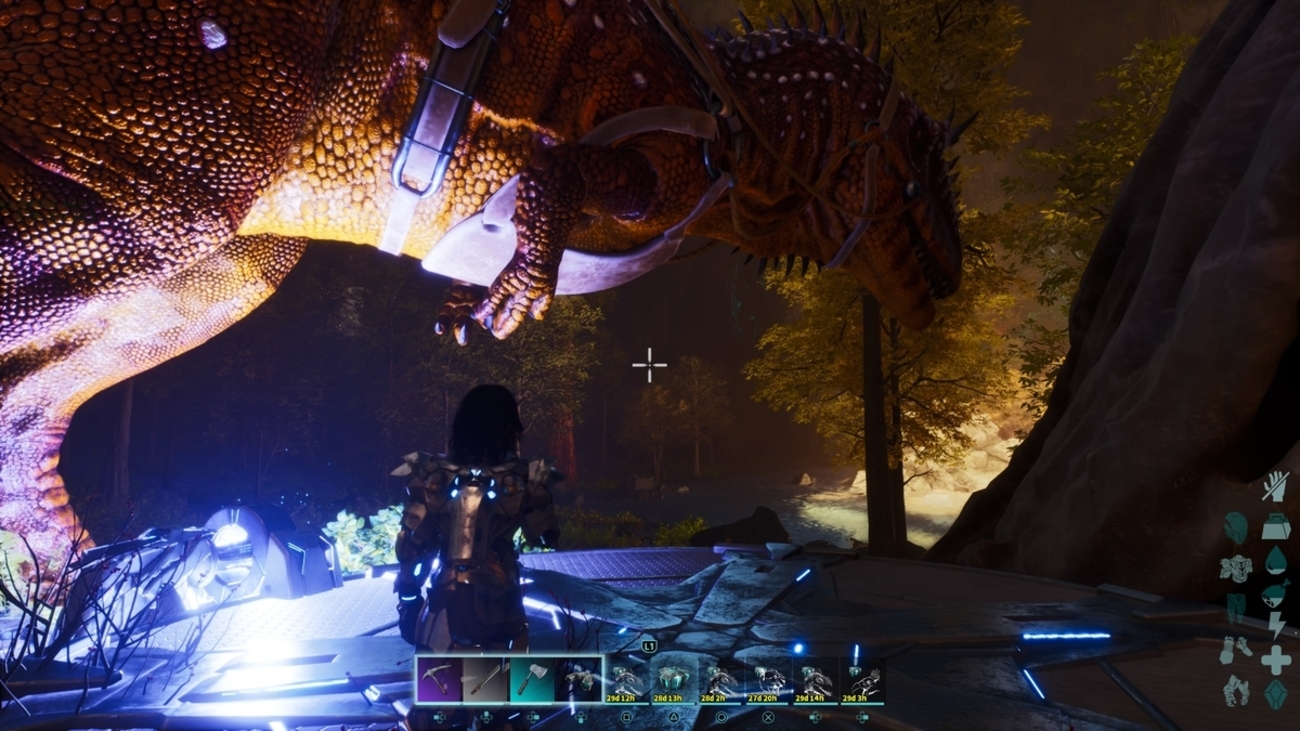Choose the hatchet hotbar slot
This screenshot has width=1300, height=731.
pyautogui.click(x=533, y=679)
